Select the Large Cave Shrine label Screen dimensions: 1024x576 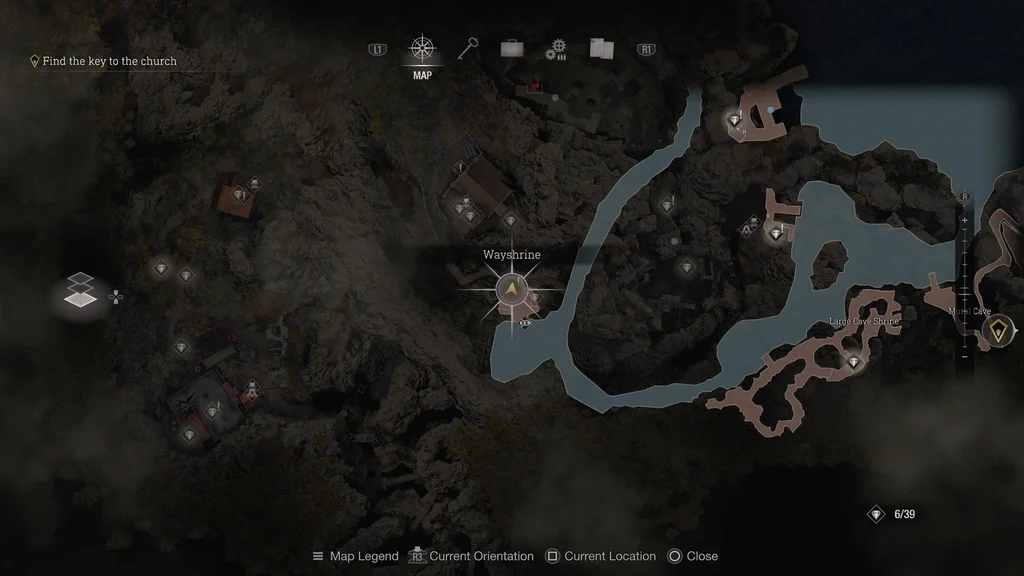coord(864,322)
